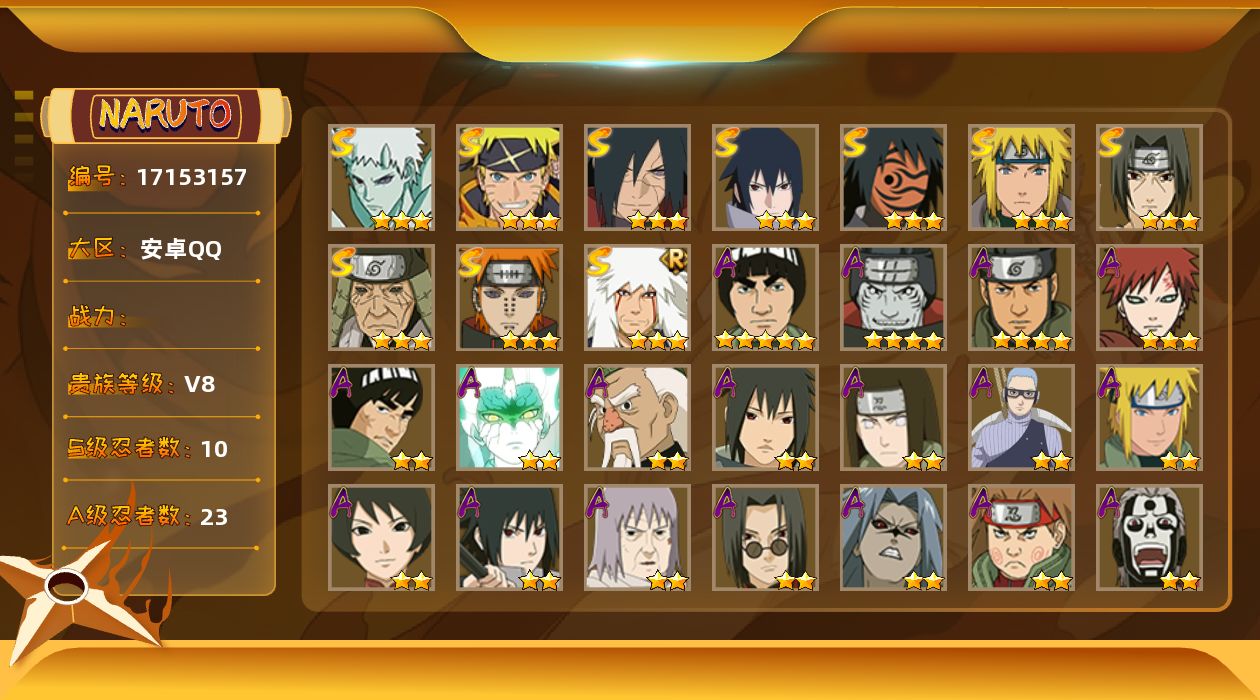1260x700 pixels.
Task: Select the white-haired Jiraiya portrait
Action: pos(637,297)
